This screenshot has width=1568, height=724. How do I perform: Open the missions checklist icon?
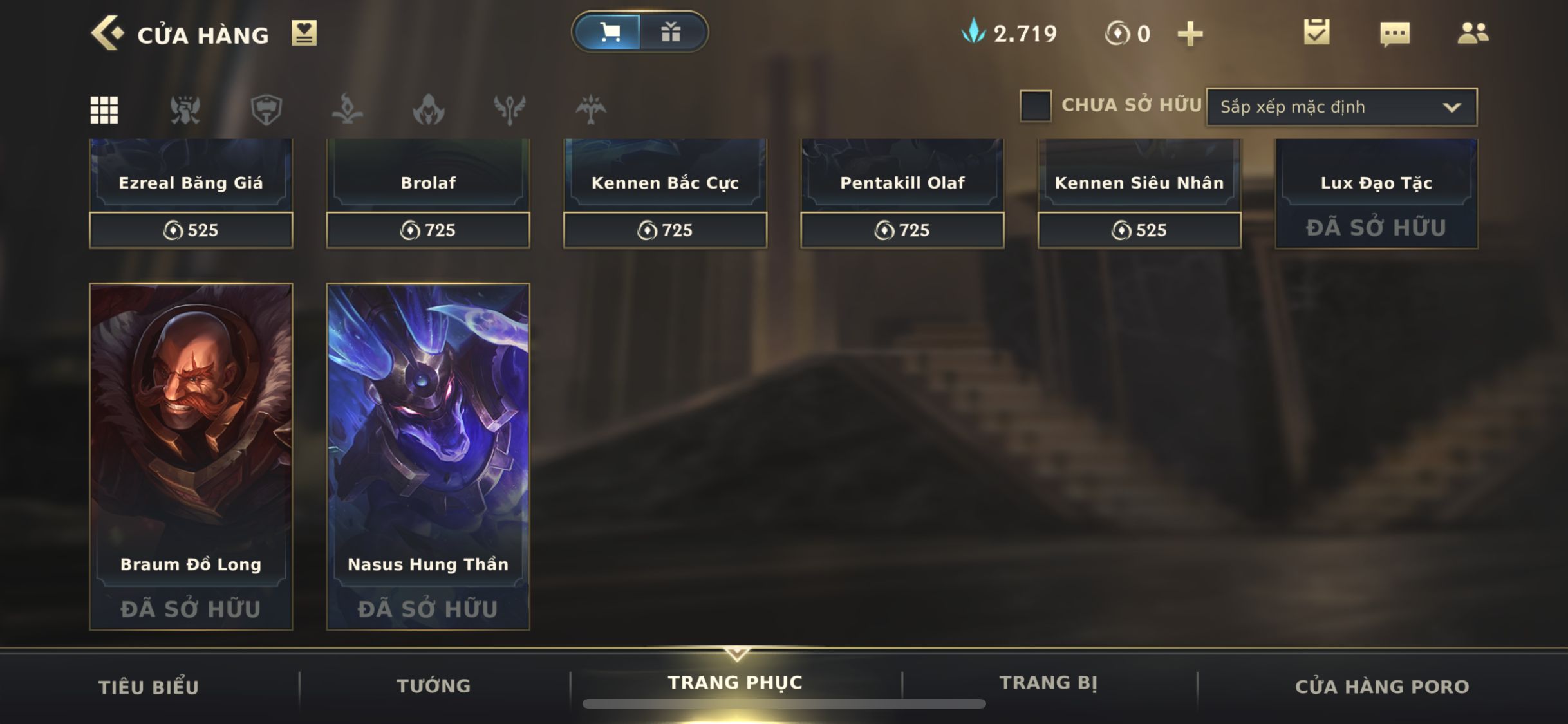1316,32
